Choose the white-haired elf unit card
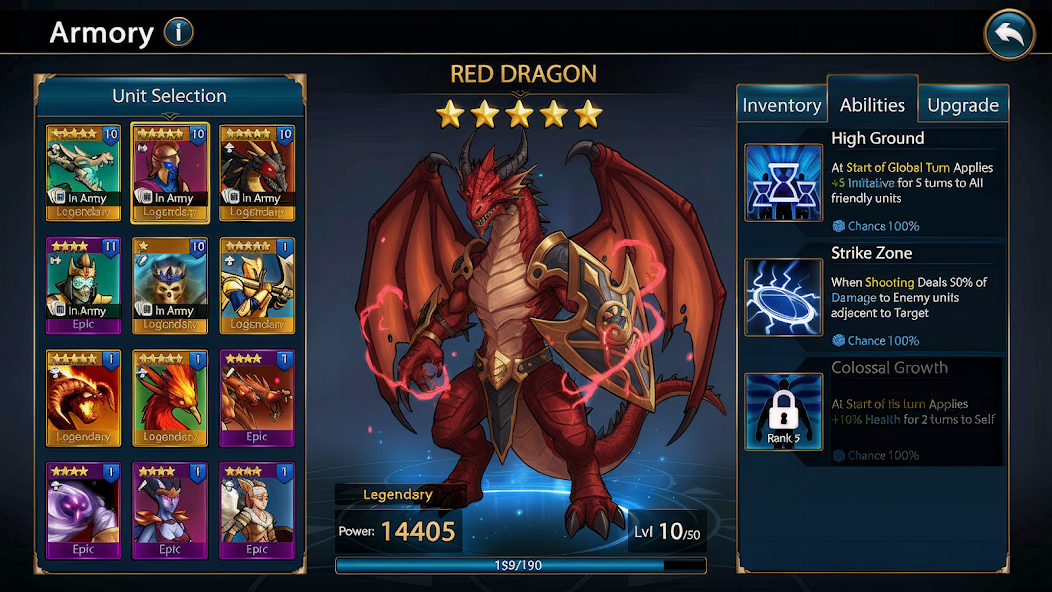 point(257,510)
